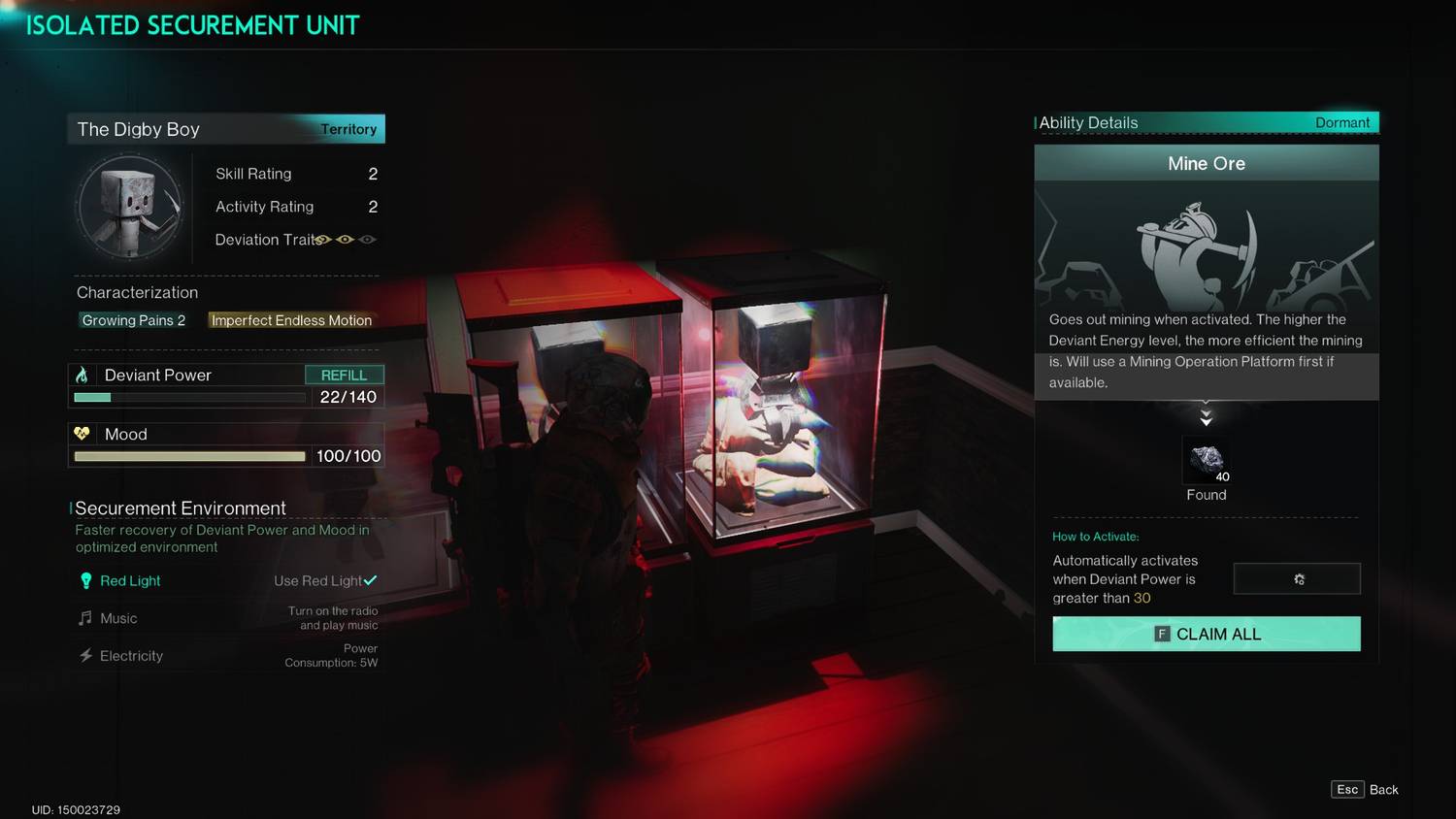Inspect The Digby Boy portrait
Viewport: 1456px width, 819px height.
pos(129,207)
